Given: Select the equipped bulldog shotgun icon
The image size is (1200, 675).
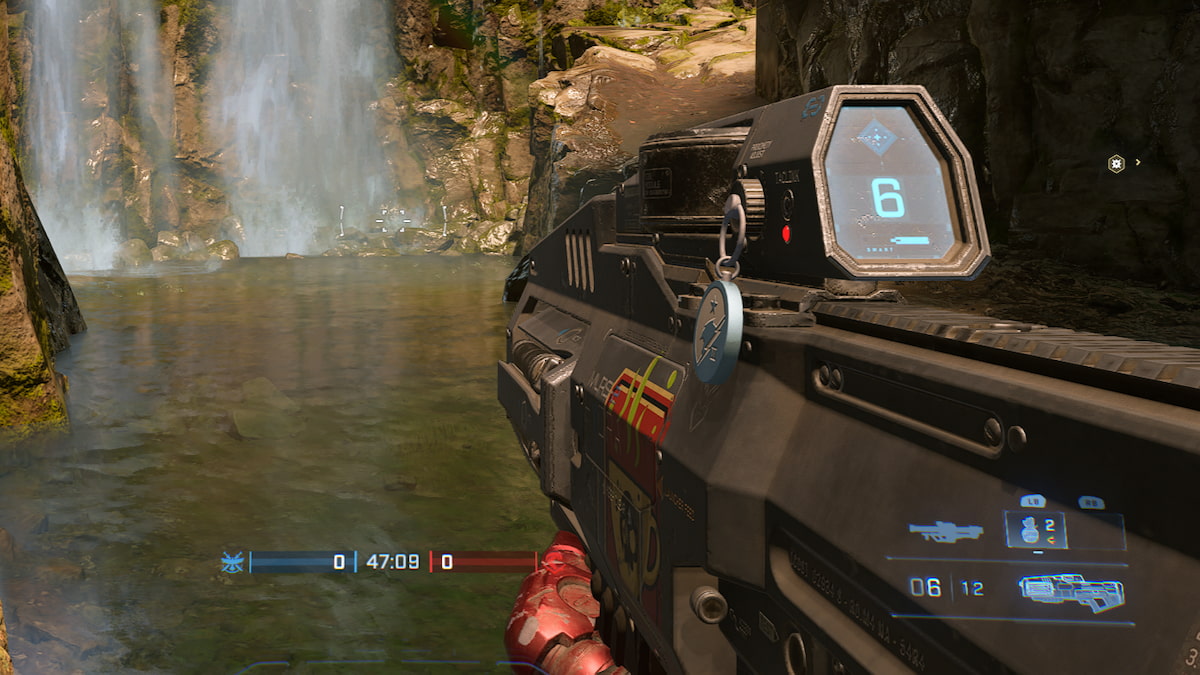Looking at the screenshot, I should 1071,590.
